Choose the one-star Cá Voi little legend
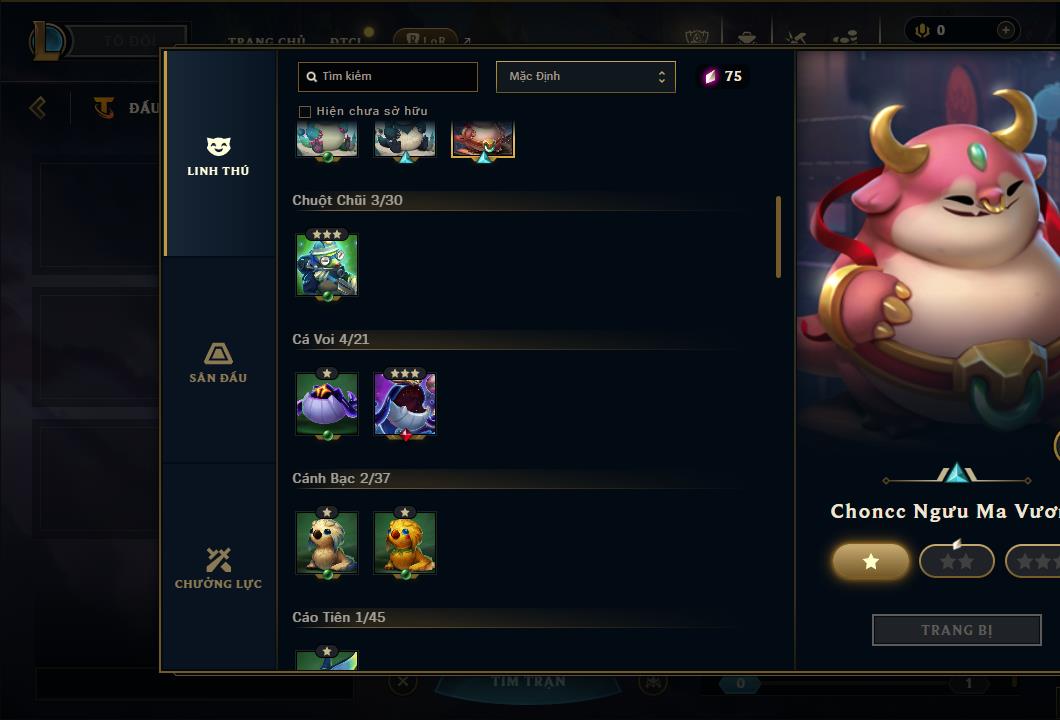This screenshot has width=1060, height=720. point(327,404)
